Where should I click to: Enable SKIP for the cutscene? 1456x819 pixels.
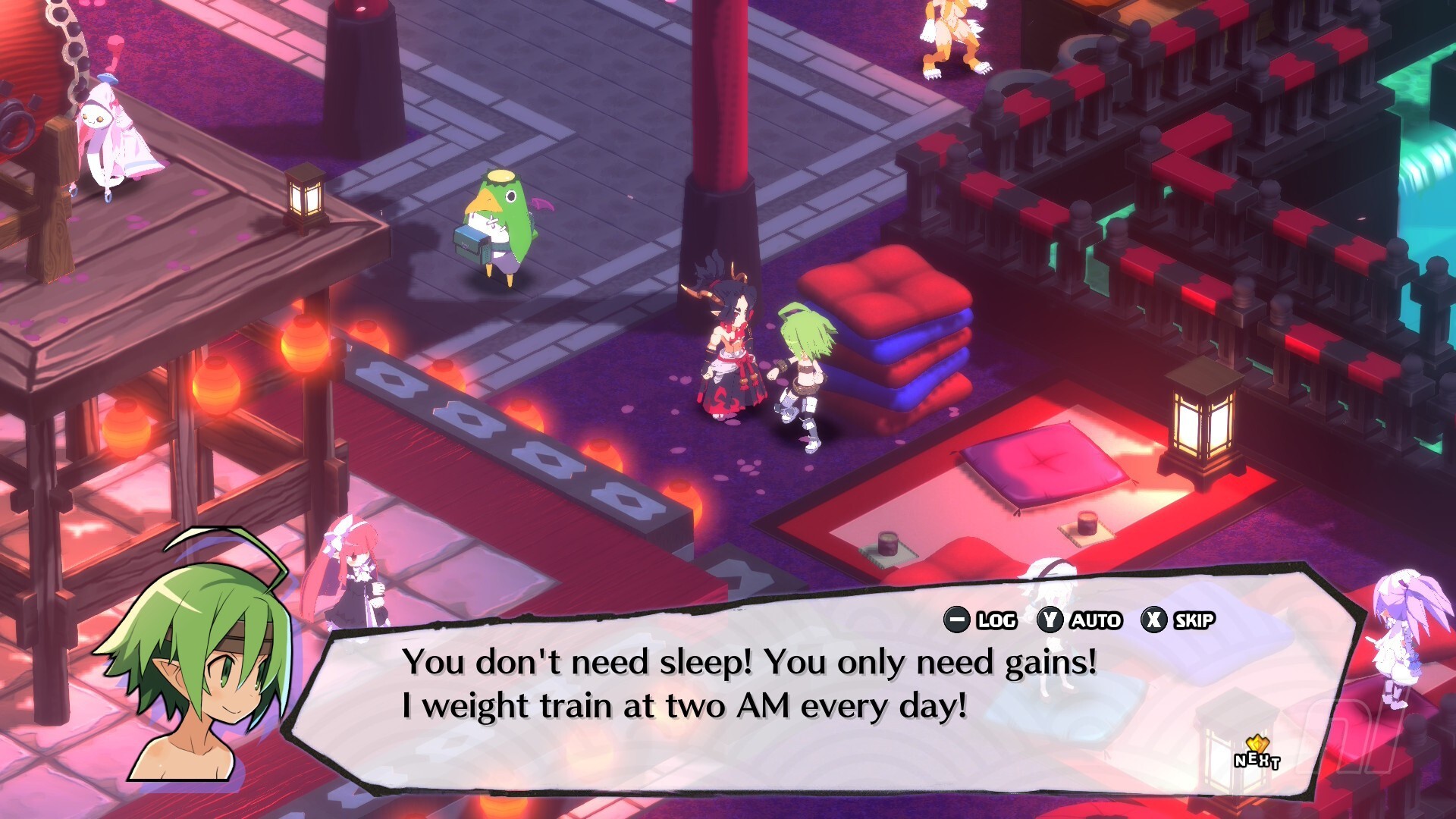(1194, 620)
